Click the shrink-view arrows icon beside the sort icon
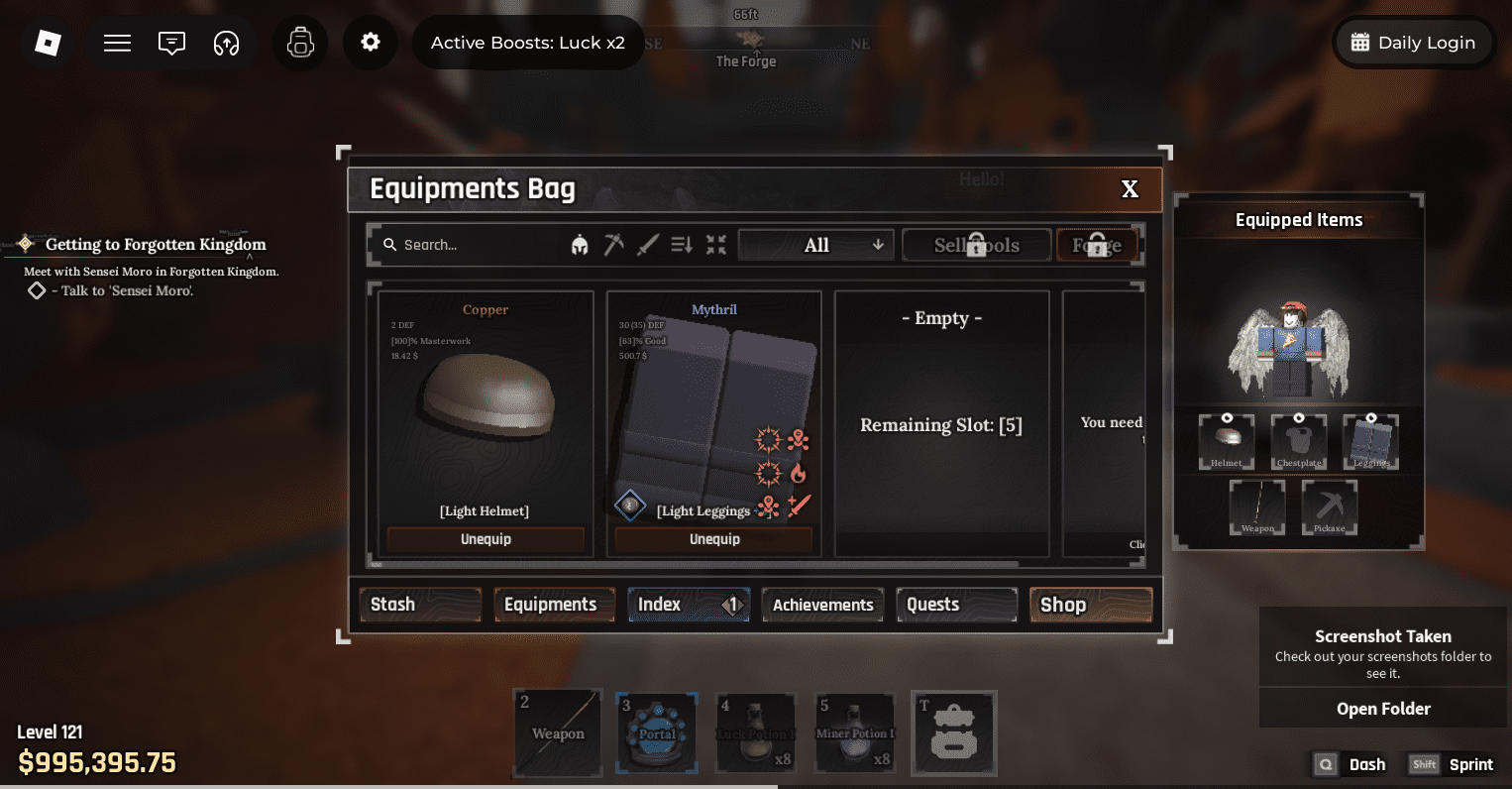1512x789 pixels. coord(715,244)
